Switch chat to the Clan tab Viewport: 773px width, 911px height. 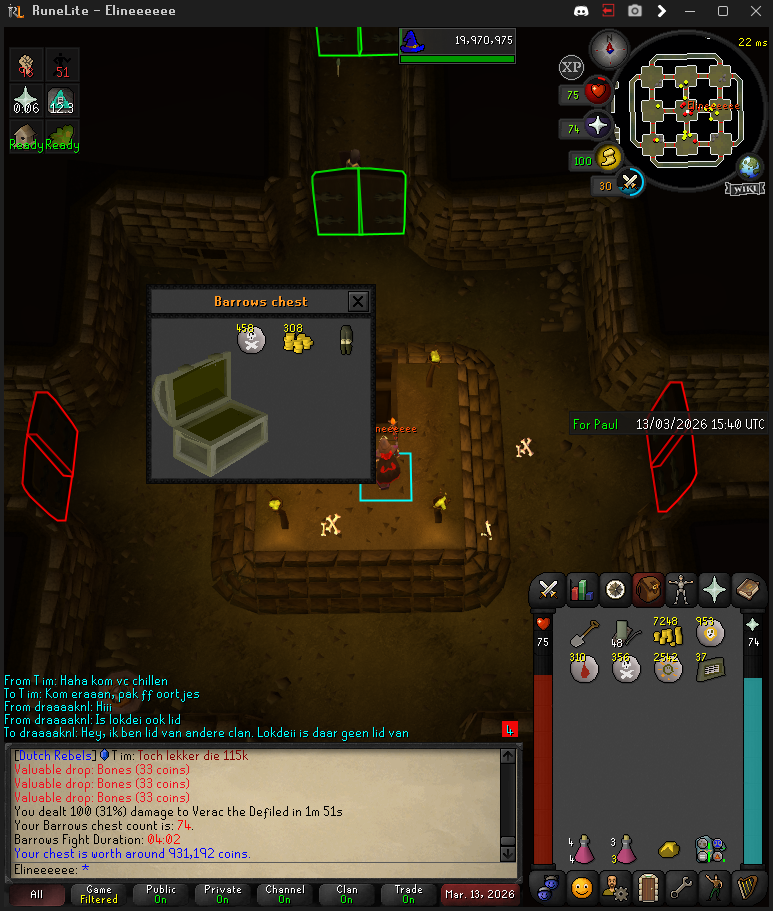[346, 893]
